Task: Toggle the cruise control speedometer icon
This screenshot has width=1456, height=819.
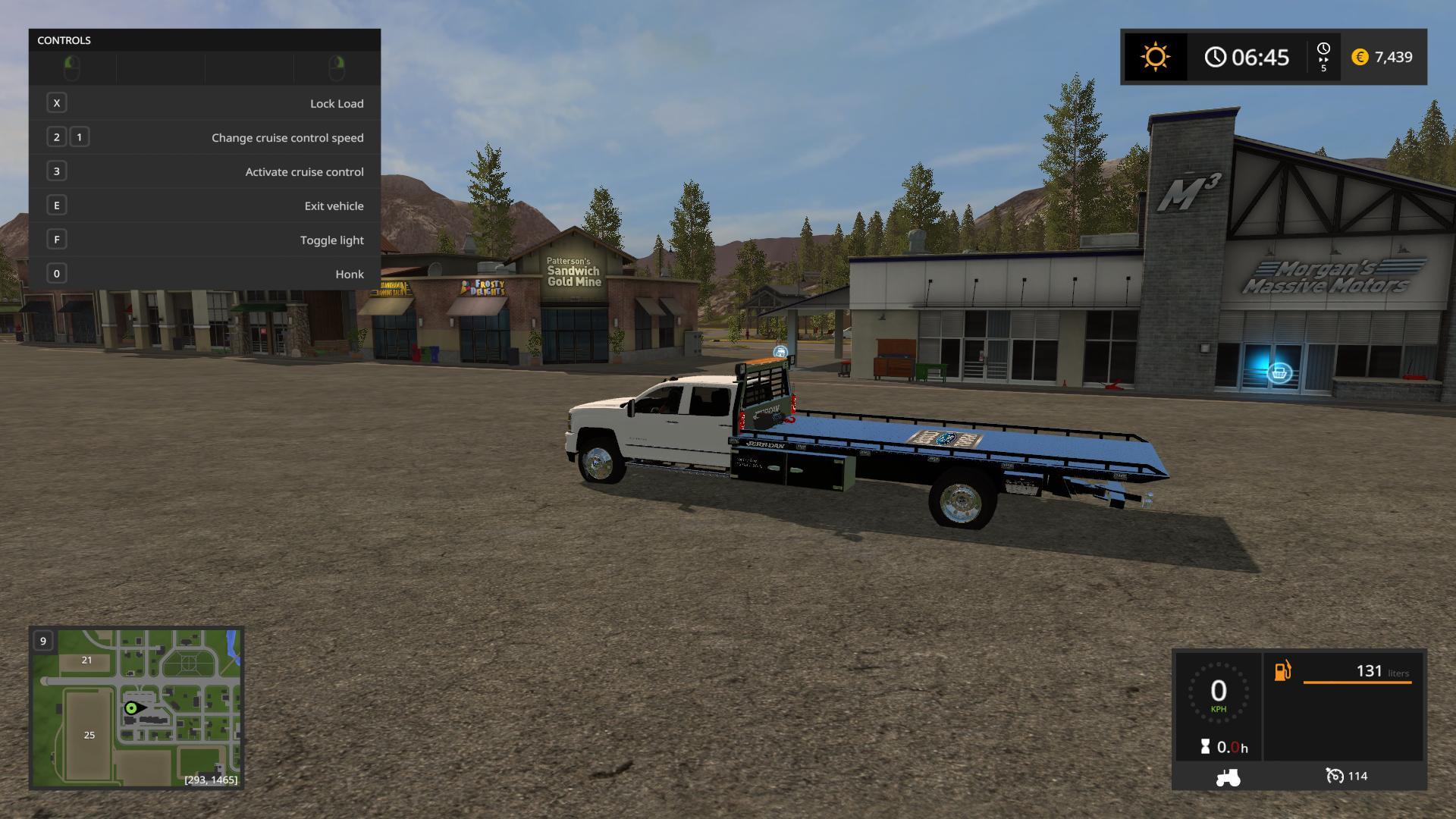Action: click(x=1334, y=776)
